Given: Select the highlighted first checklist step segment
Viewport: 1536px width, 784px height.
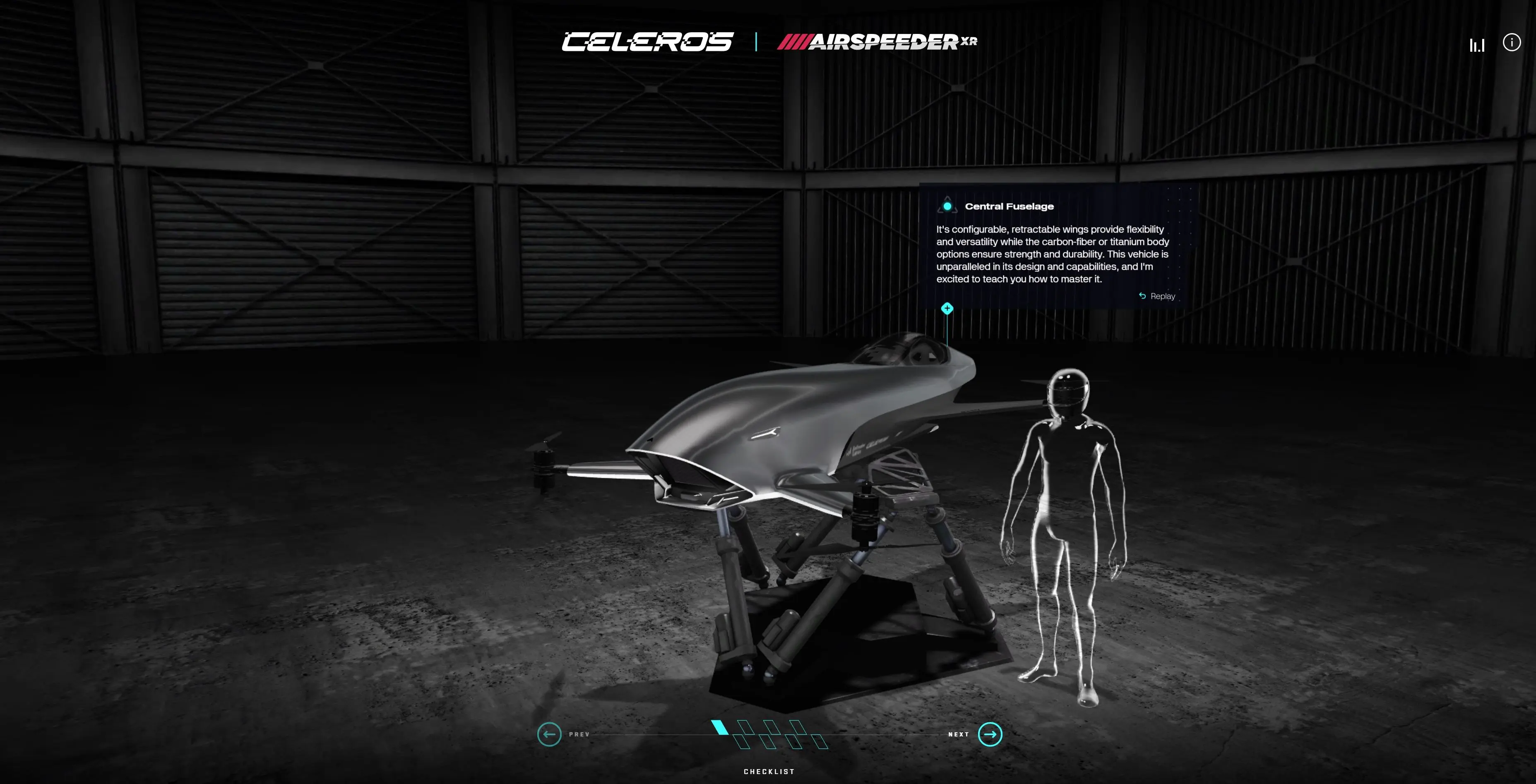Looking at the screenshot, I should (720, 729).
